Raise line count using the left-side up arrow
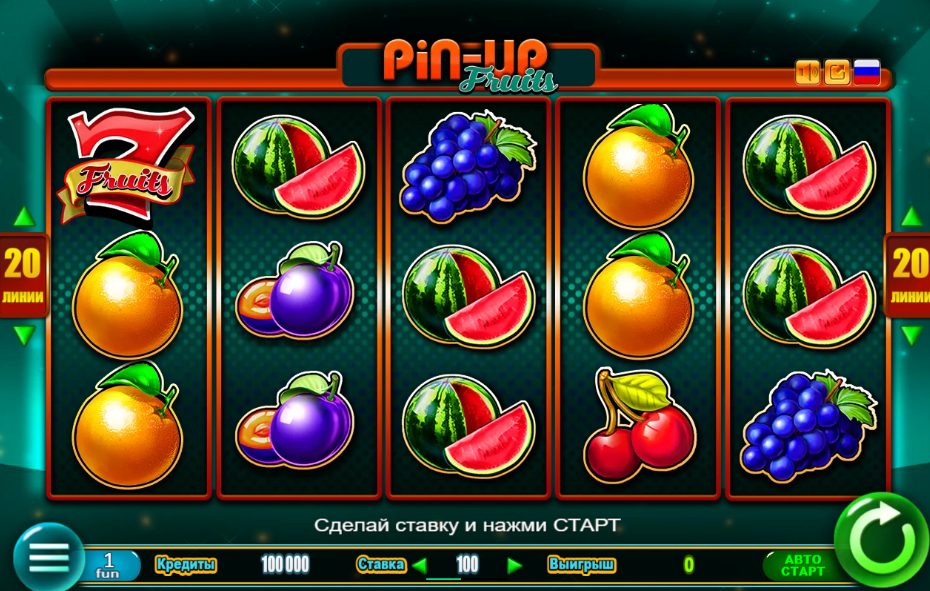The image size is (930, 591). click(x=23, y=217)
